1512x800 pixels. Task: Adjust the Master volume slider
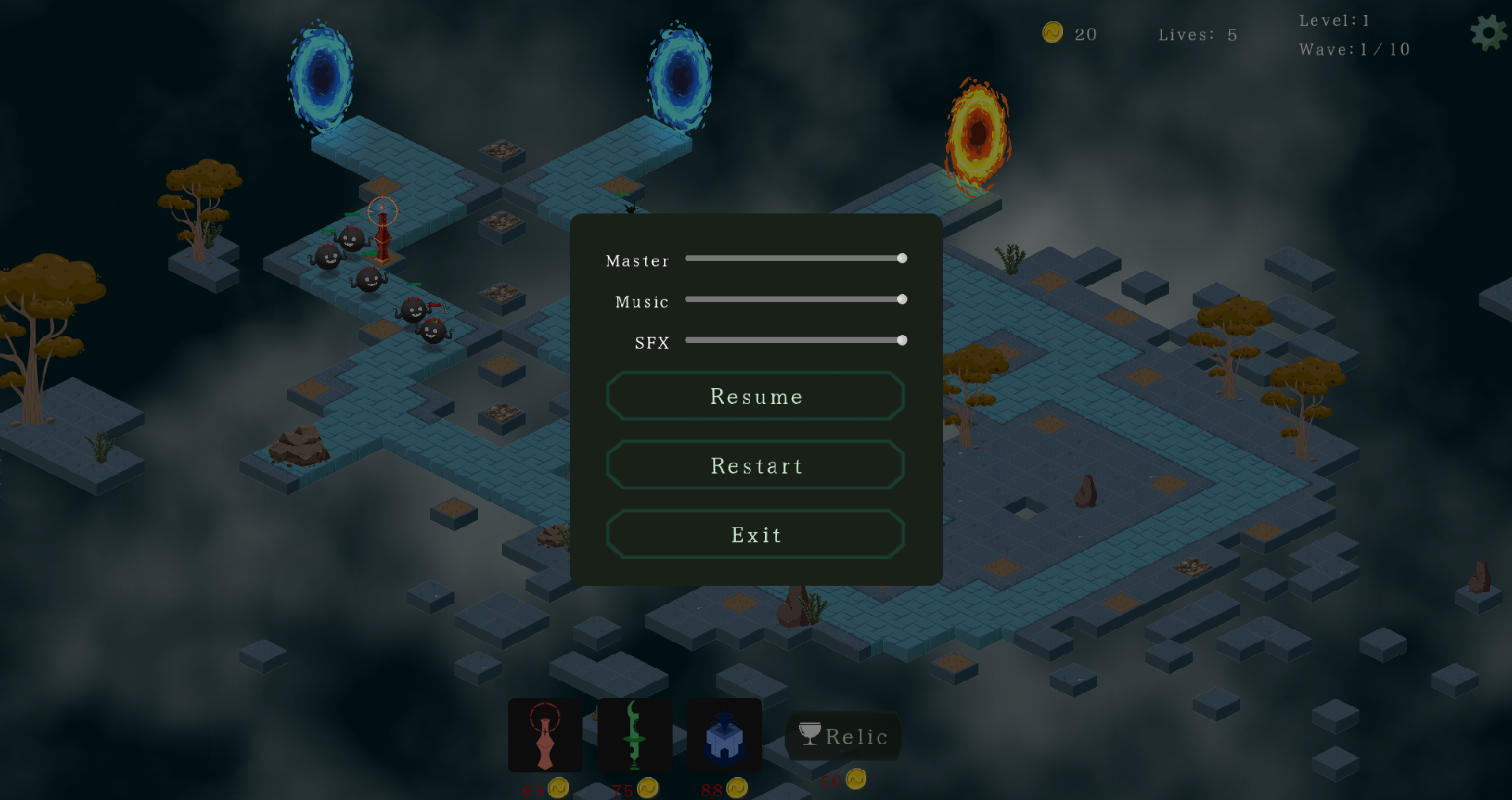901,258
